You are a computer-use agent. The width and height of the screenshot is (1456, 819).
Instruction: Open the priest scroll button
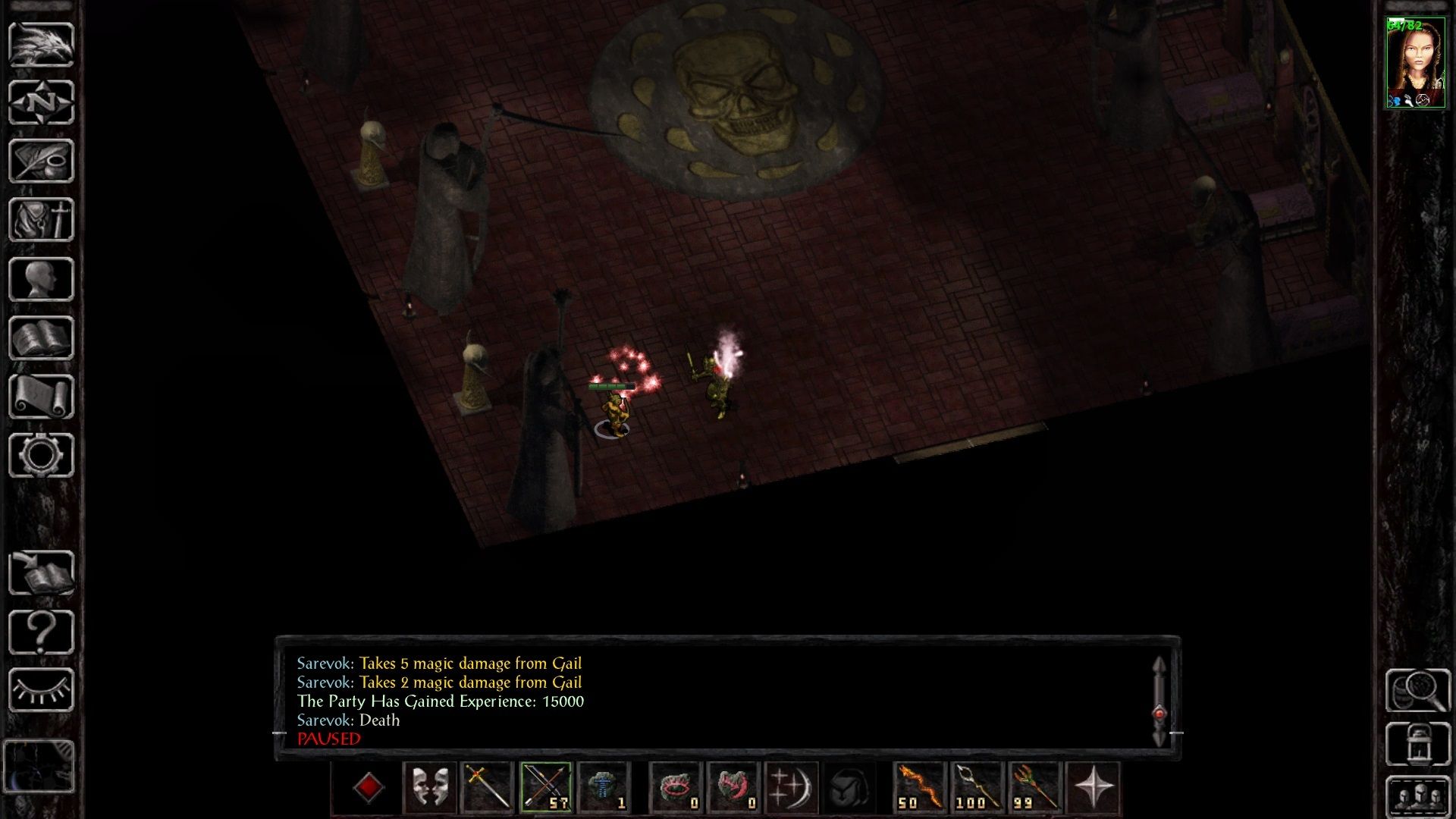point(41,397)
